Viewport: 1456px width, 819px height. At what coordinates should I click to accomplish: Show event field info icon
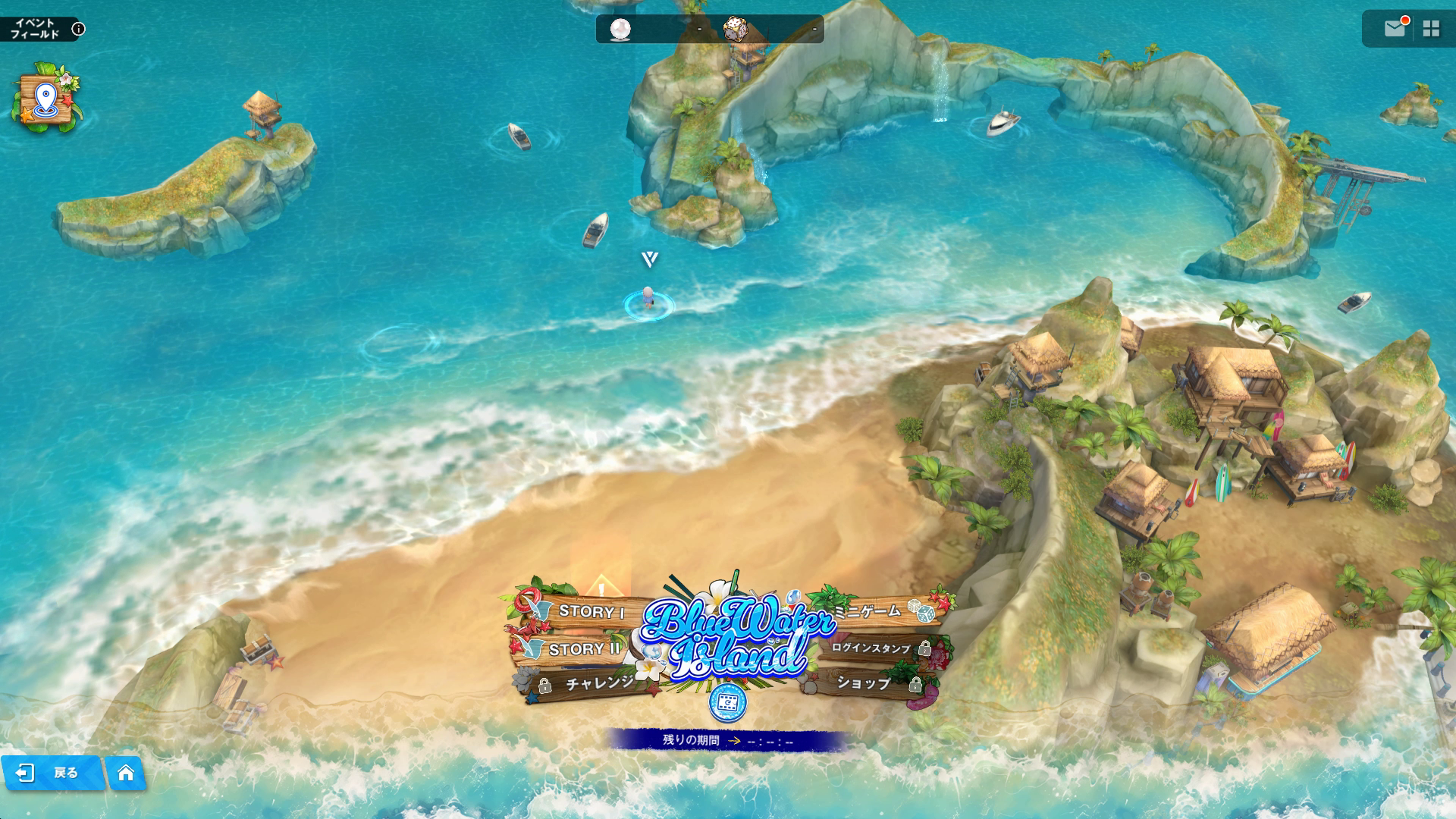coord(78,29)
